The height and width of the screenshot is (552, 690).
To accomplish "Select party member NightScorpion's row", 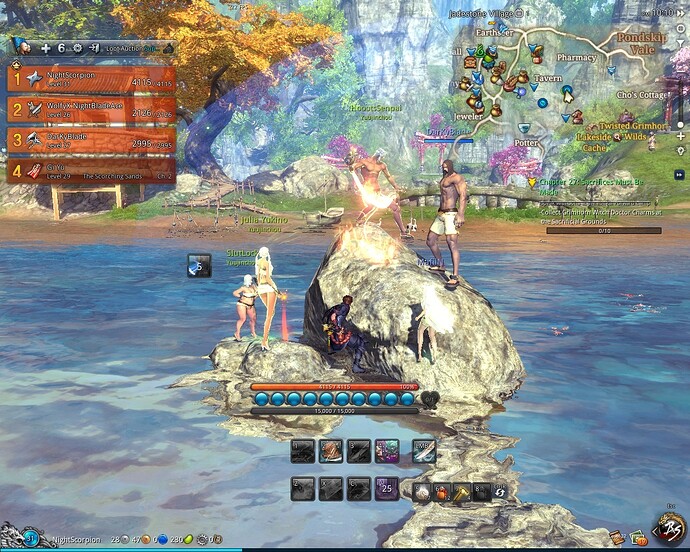I will click(92, 78).
